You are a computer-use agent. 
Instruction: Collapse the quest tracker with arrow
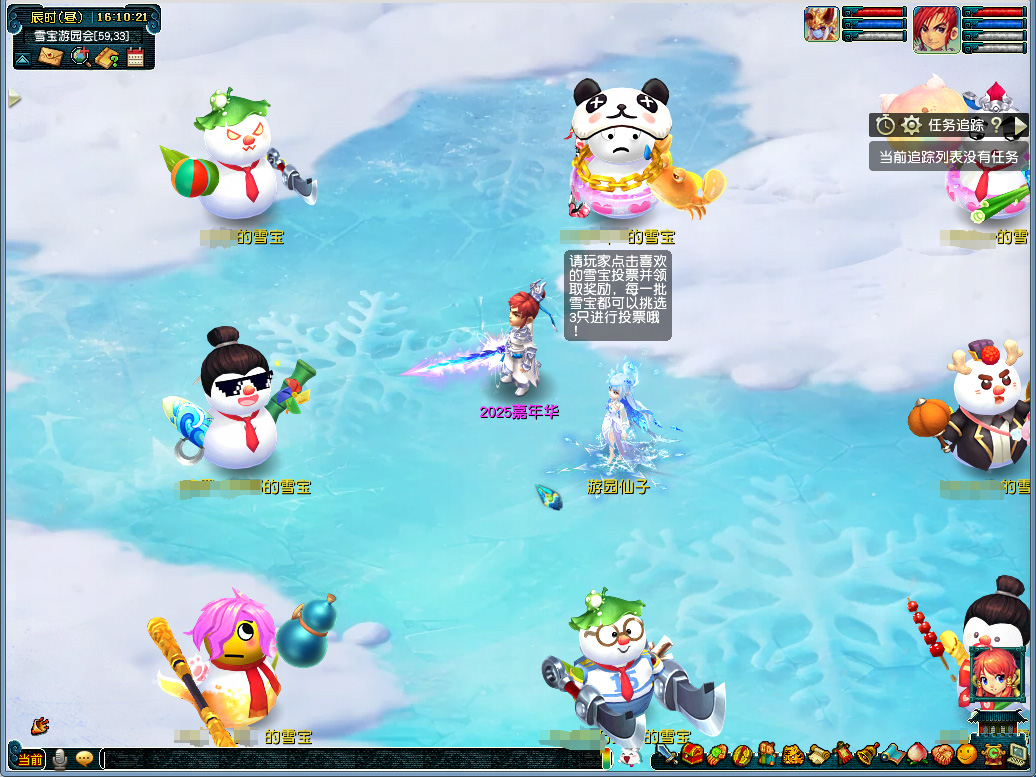1018,125
